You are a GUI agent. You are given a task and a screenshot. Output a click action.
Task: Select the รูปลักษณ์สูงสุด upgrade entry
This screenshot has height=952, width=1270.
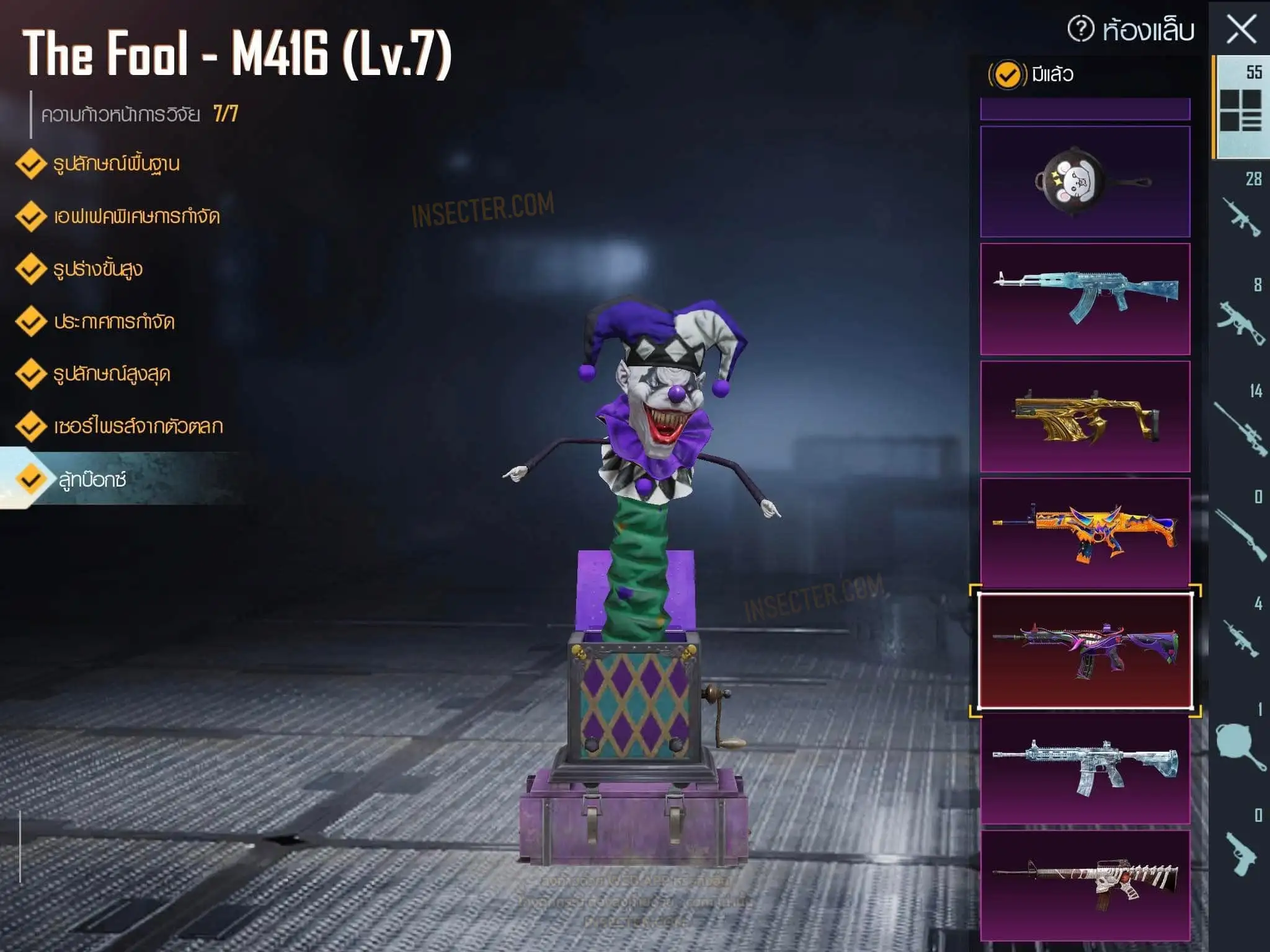click(111, 374)
